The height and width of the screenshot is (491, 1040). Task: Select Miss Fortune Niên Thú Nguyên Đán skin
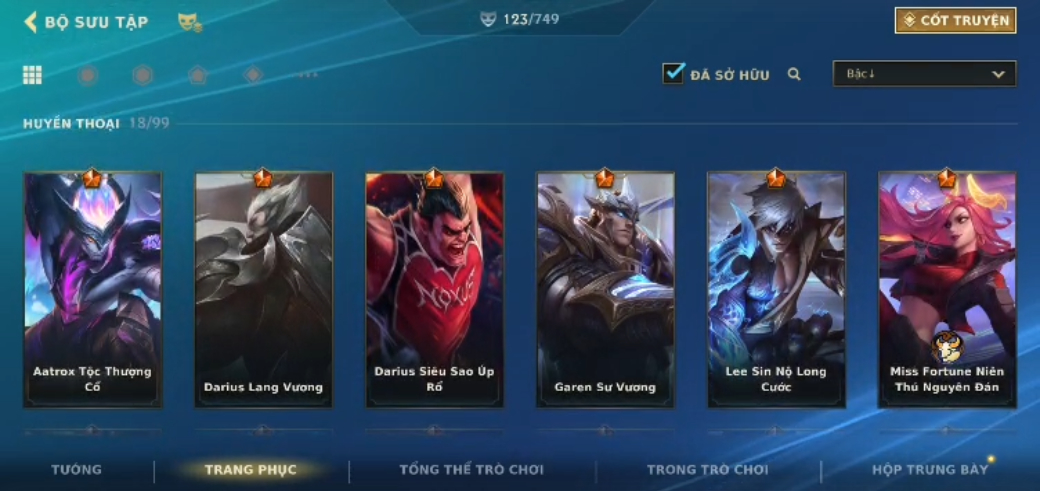coord(947,290)
